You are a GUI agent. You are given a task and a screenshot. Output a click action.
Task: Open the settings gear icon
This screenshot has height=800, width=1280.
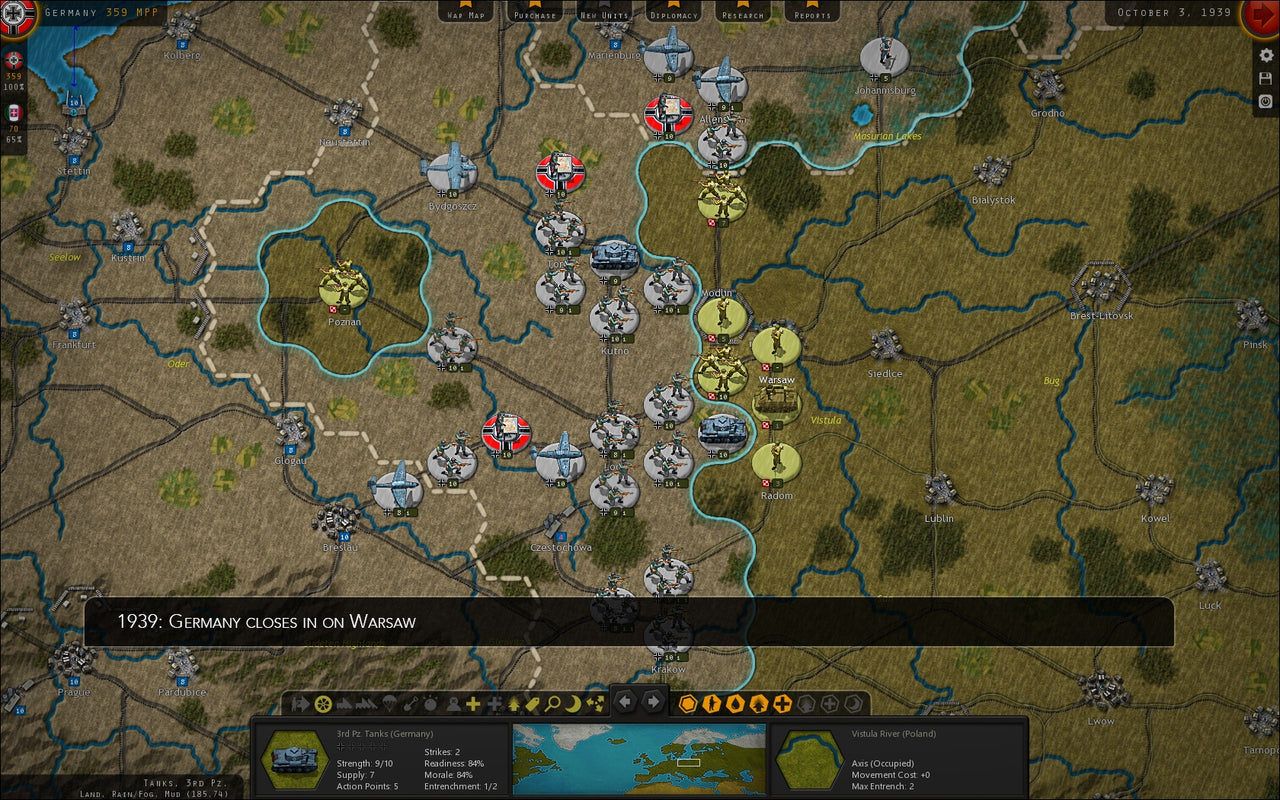click(1265, 55)
